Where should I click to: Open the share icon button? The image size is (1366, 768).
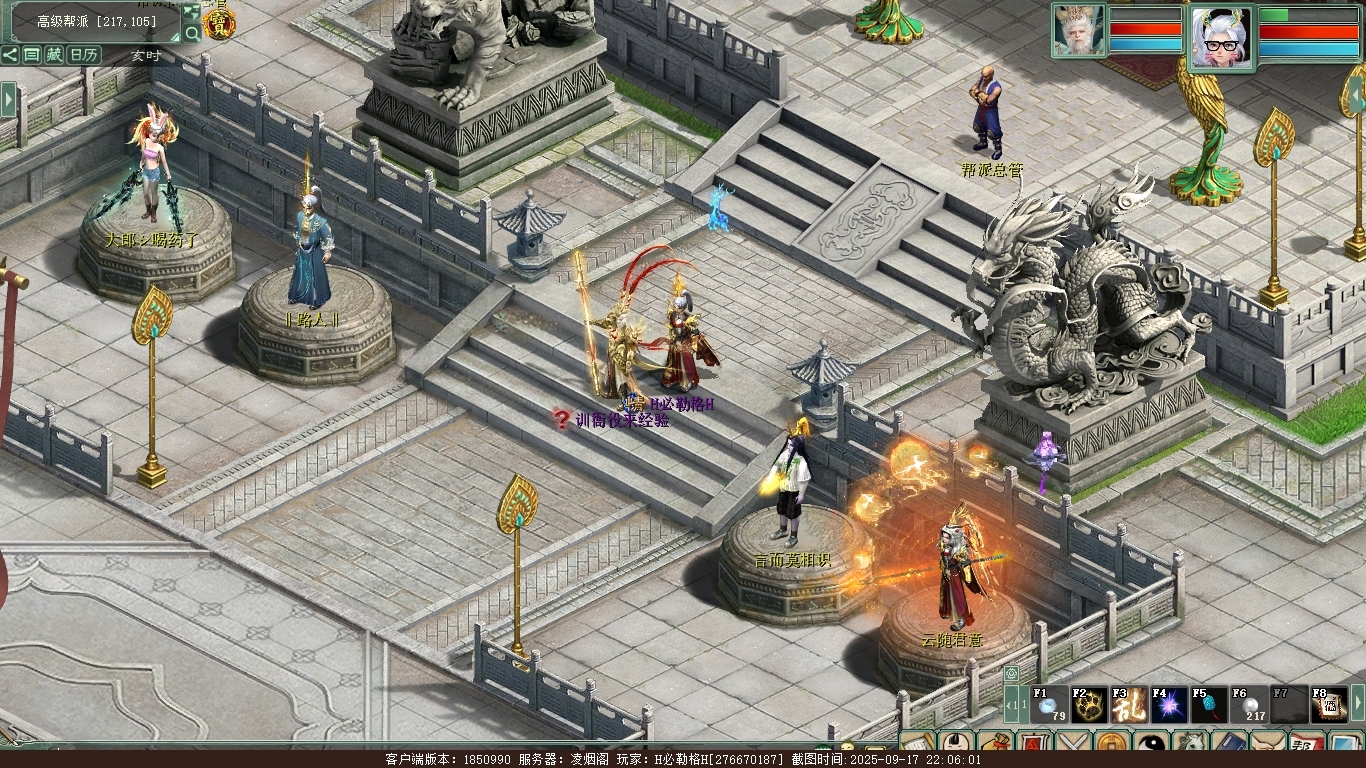click(10, 55)
